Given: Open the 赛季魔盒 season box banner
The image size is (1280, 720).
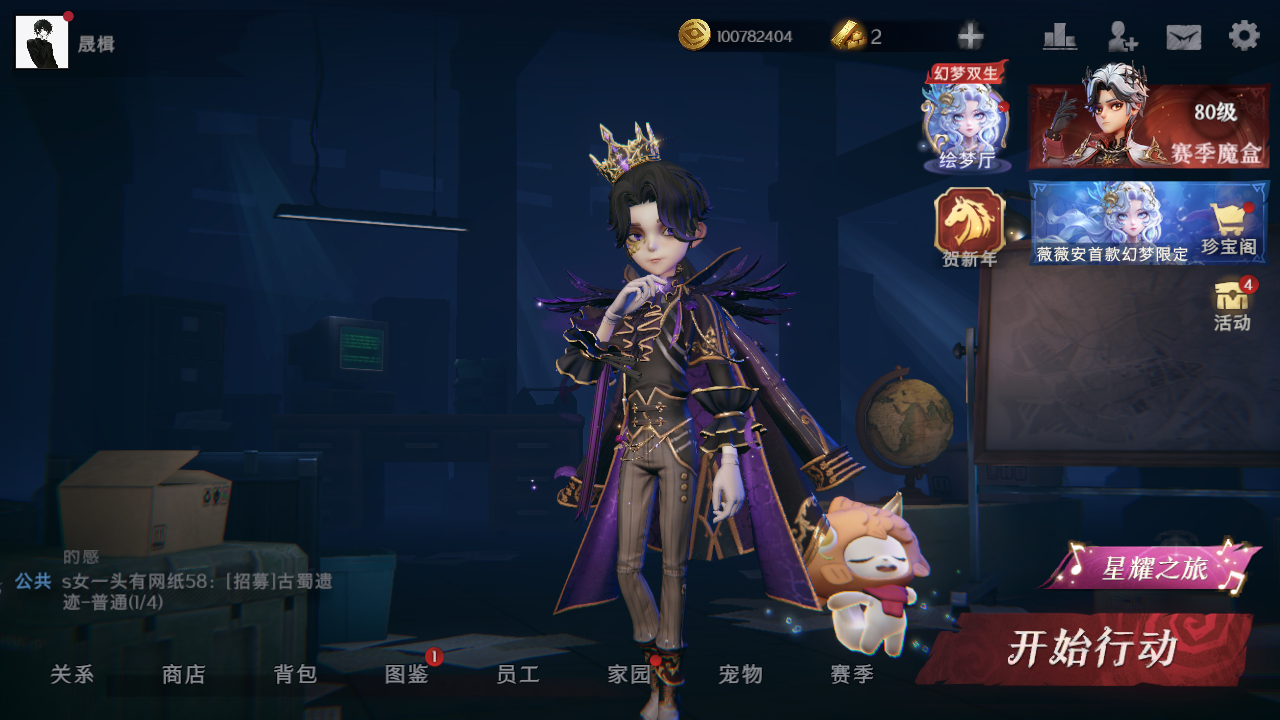Looking at the screenshot, I should tap(1149, 127).
